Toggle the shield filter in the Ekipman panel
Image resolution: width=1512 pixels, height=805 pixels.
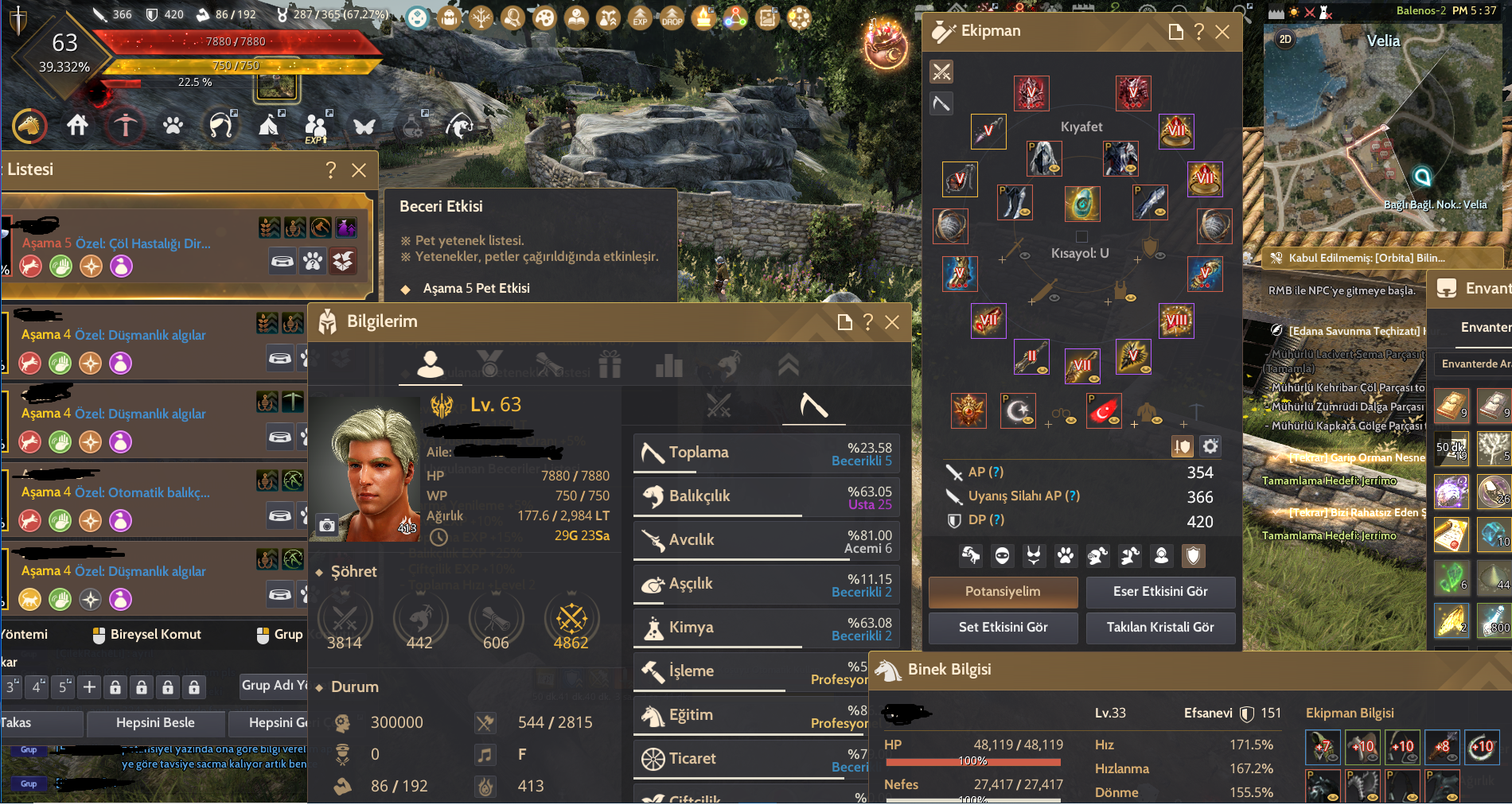(x=1193, y=556)
